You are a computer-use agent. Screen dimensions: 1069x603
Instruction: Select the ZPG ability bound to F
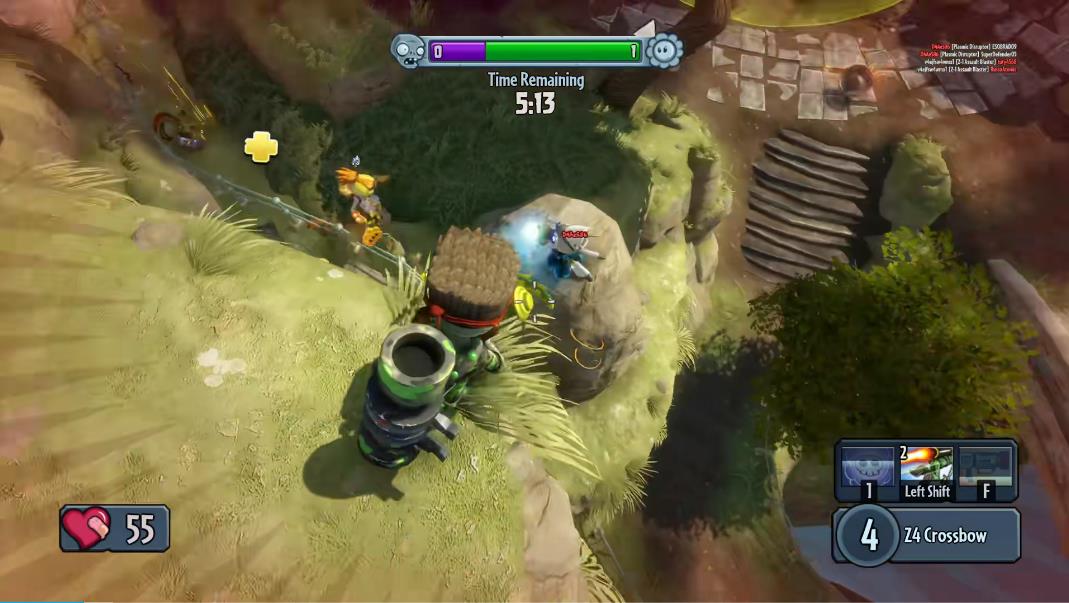(985, 468)
